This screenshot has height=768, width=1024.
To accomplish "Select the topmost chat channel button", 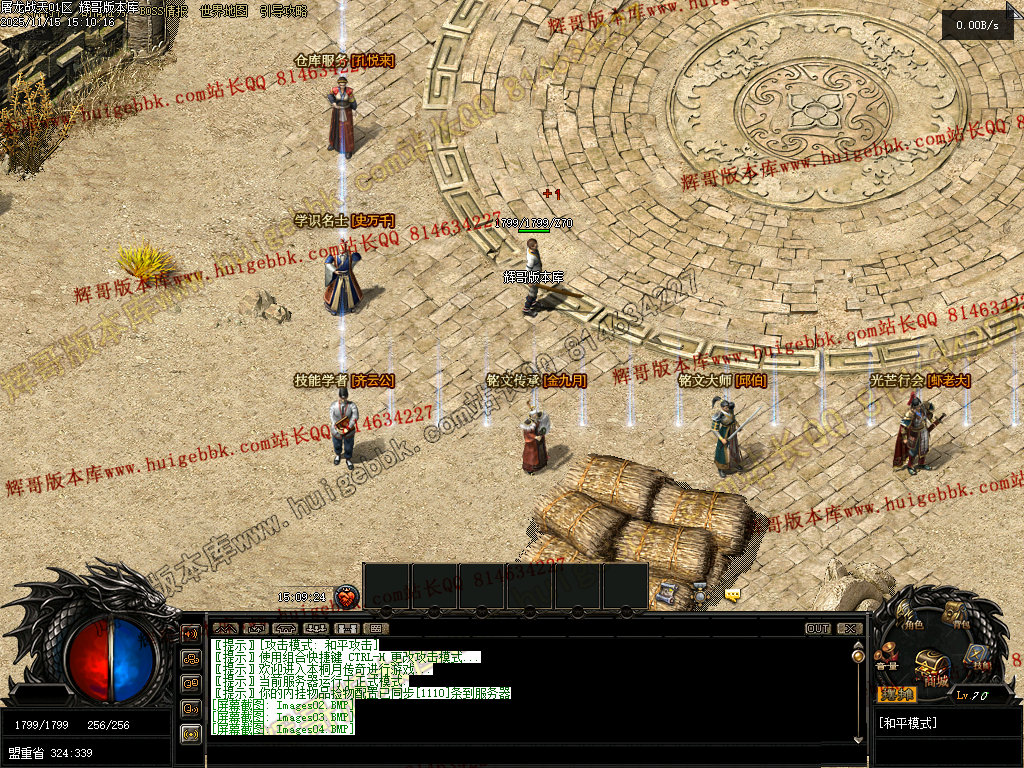I will pos(190,633).
